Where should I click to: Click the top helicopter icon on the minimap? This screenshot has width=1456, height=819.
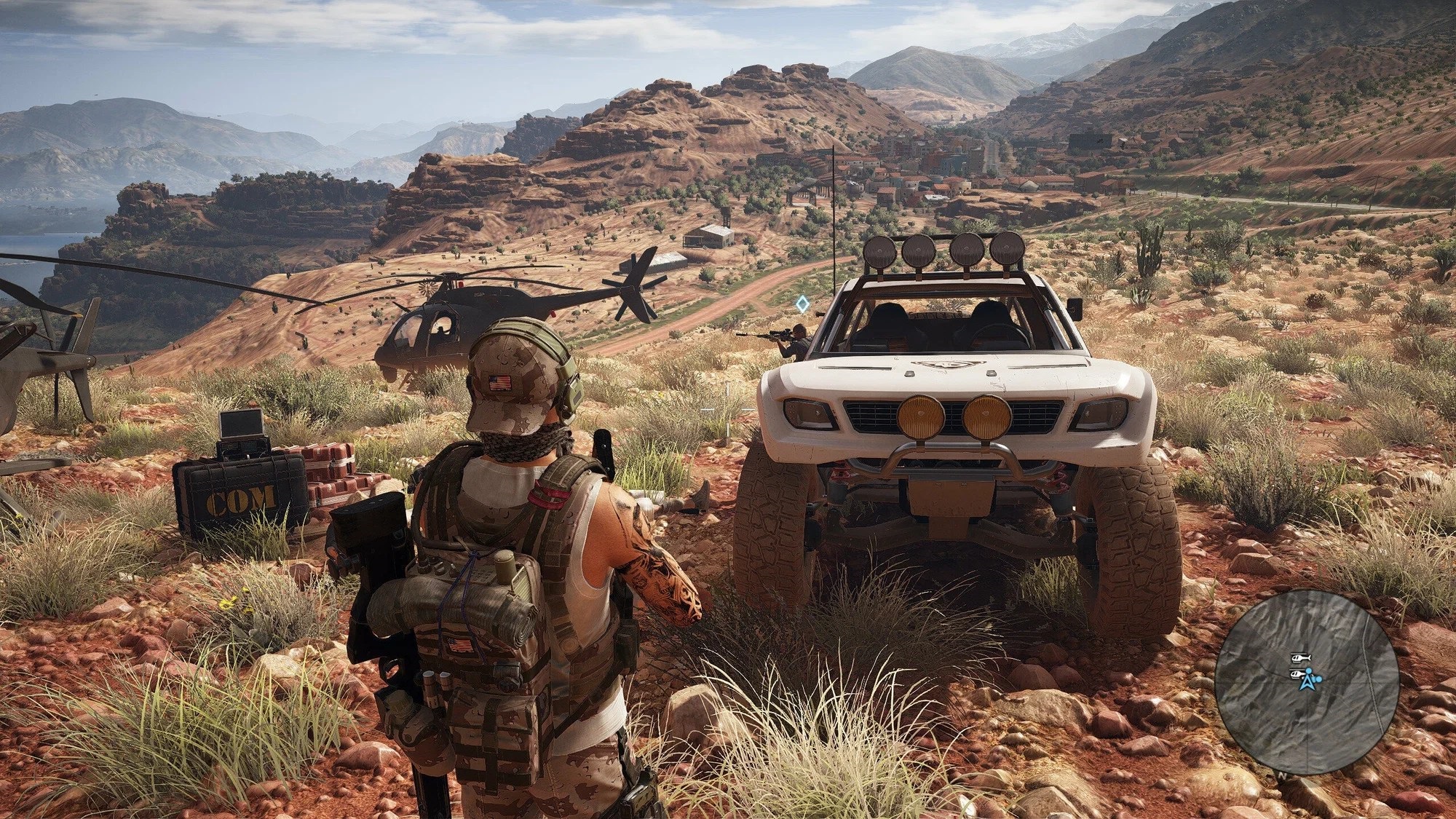(1301, 657)
